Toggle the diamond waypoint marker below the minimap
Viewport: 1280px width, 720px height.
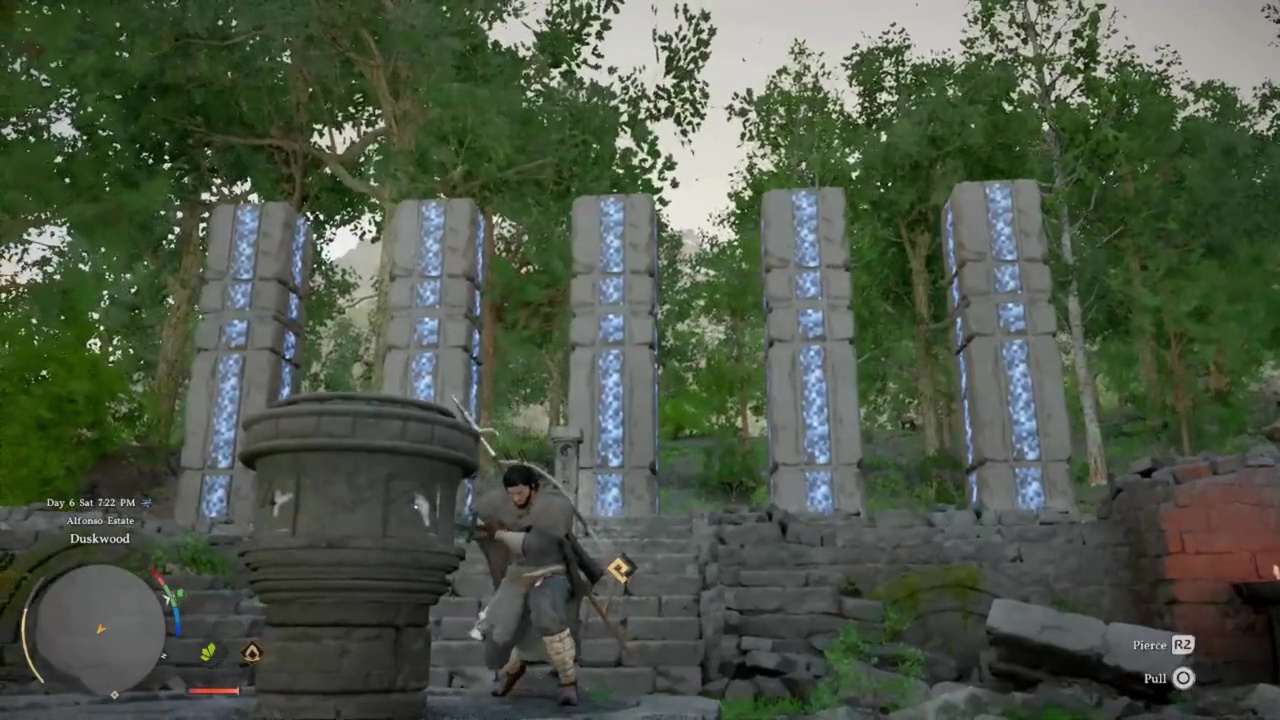(x=115, y=693)
